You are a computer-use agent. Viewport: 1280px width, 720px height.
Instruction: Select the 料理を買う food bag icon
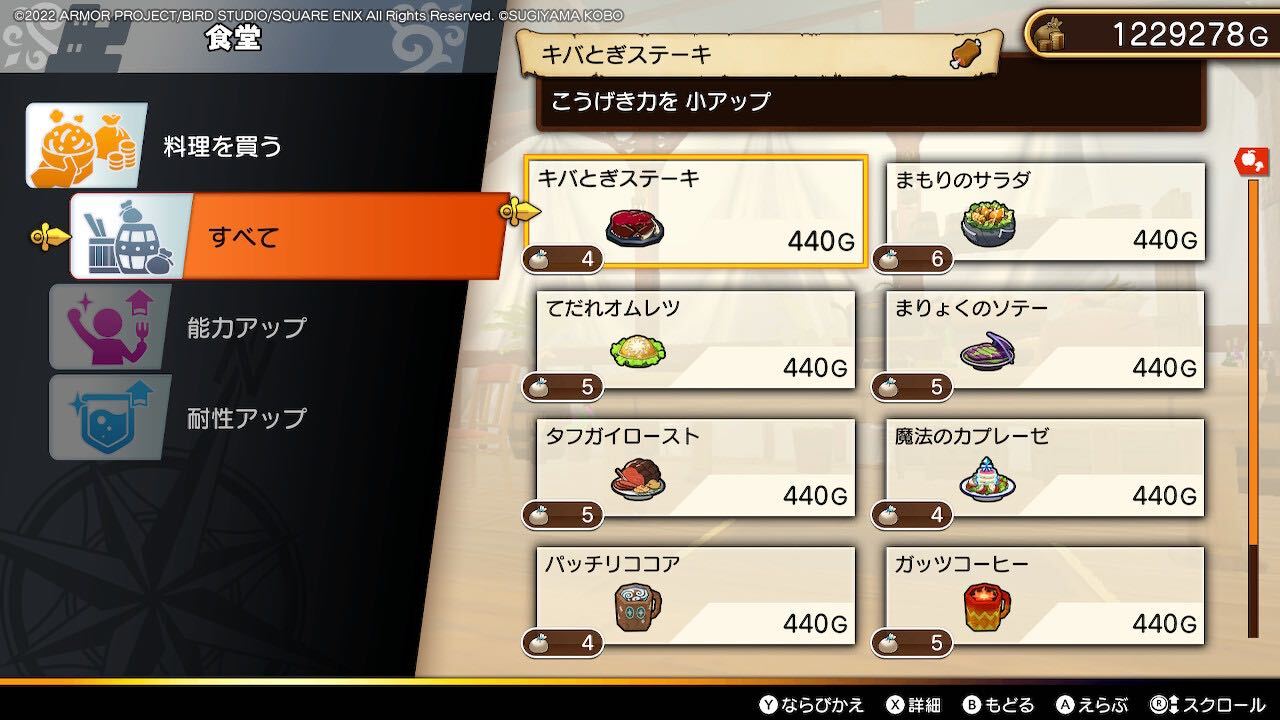85,144
